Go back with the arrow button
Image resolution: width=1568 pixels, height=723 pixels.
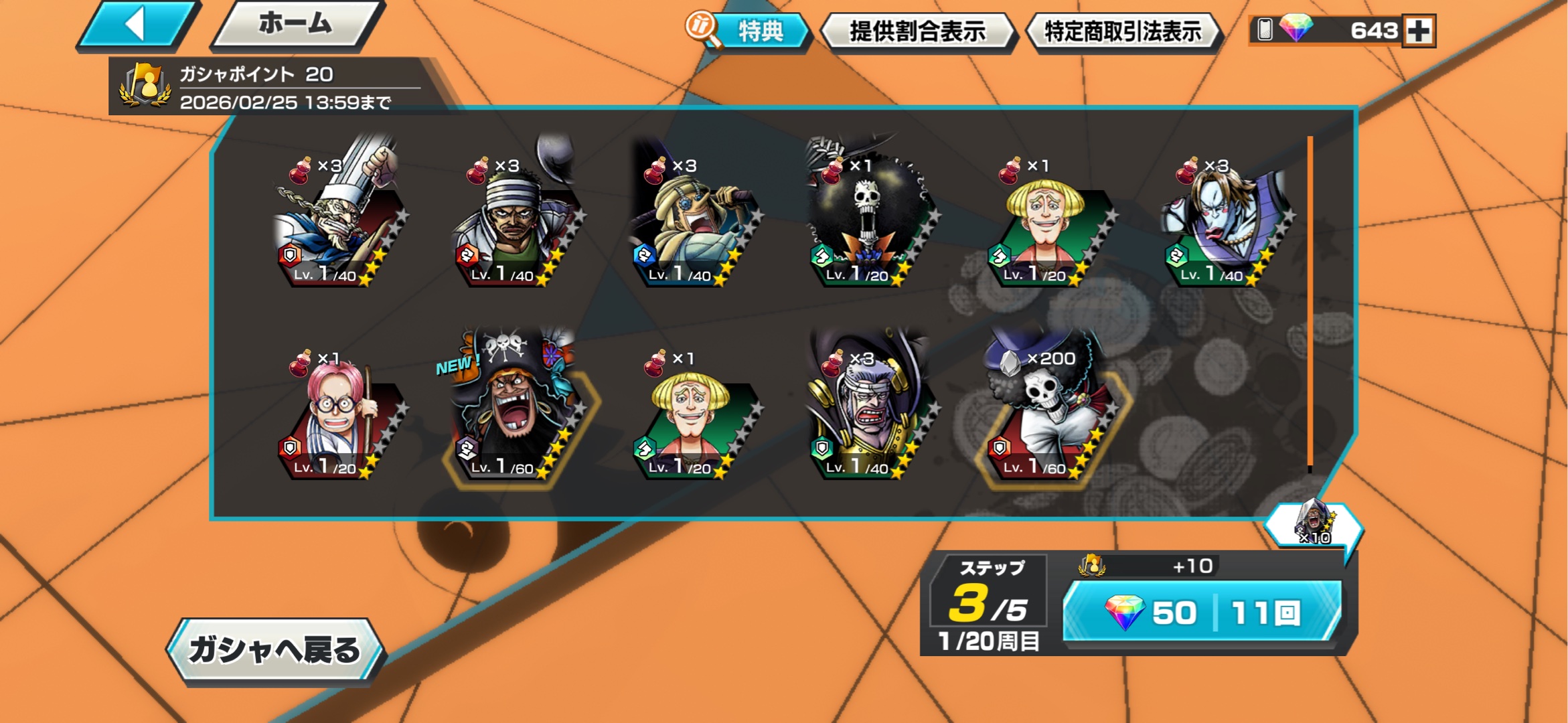coord(137,25)
